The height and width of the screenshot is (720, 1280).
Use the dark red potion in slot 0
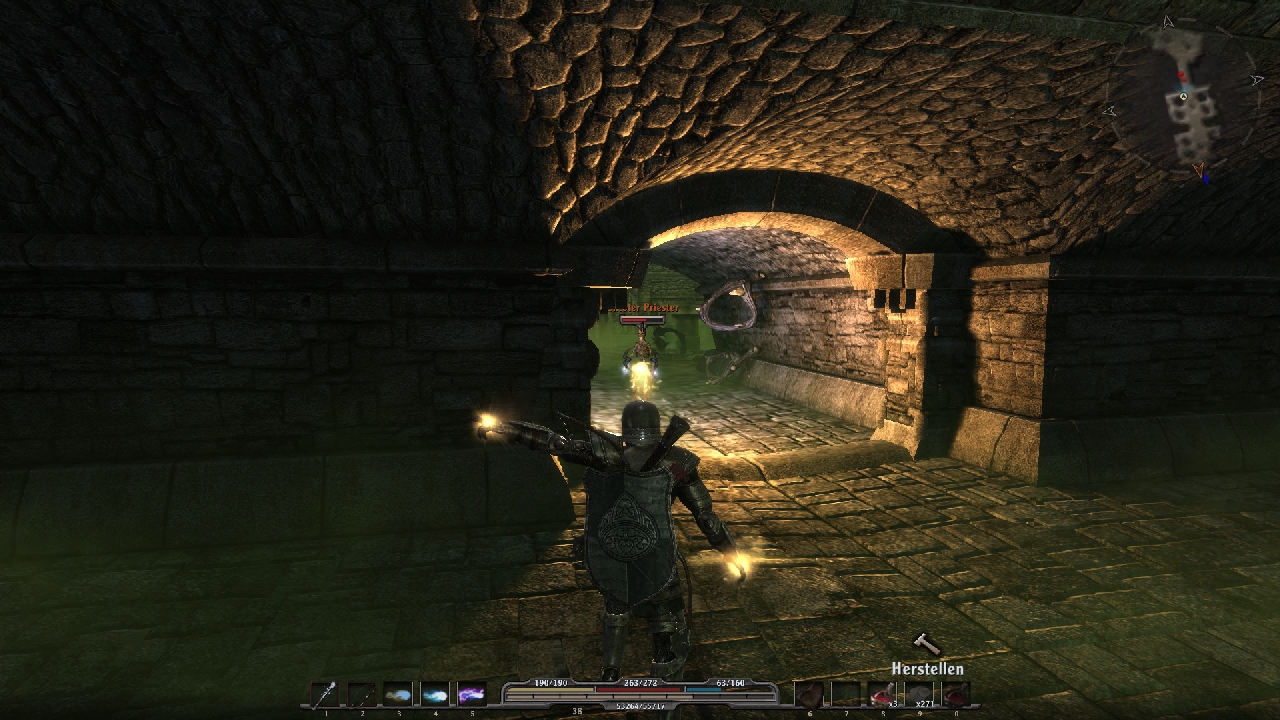(956, 694)
